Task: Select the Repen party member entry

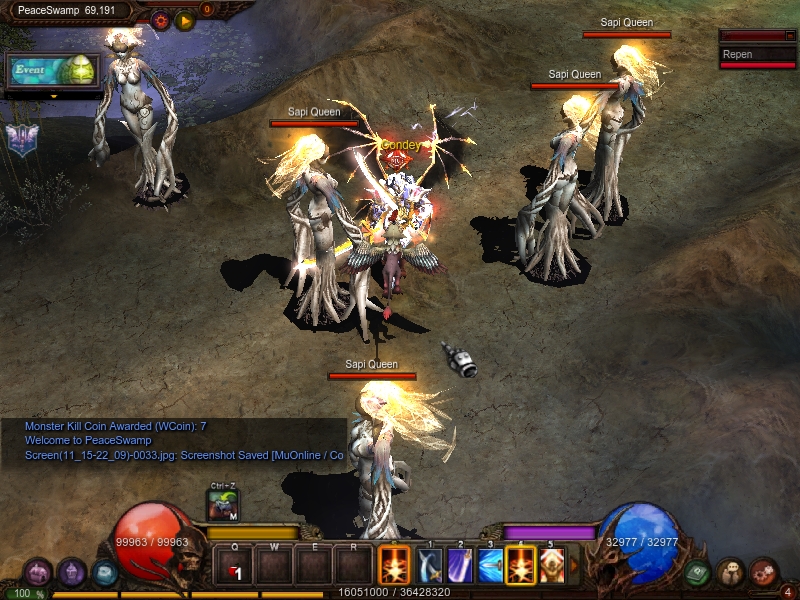Action: (x=757, y=55)
